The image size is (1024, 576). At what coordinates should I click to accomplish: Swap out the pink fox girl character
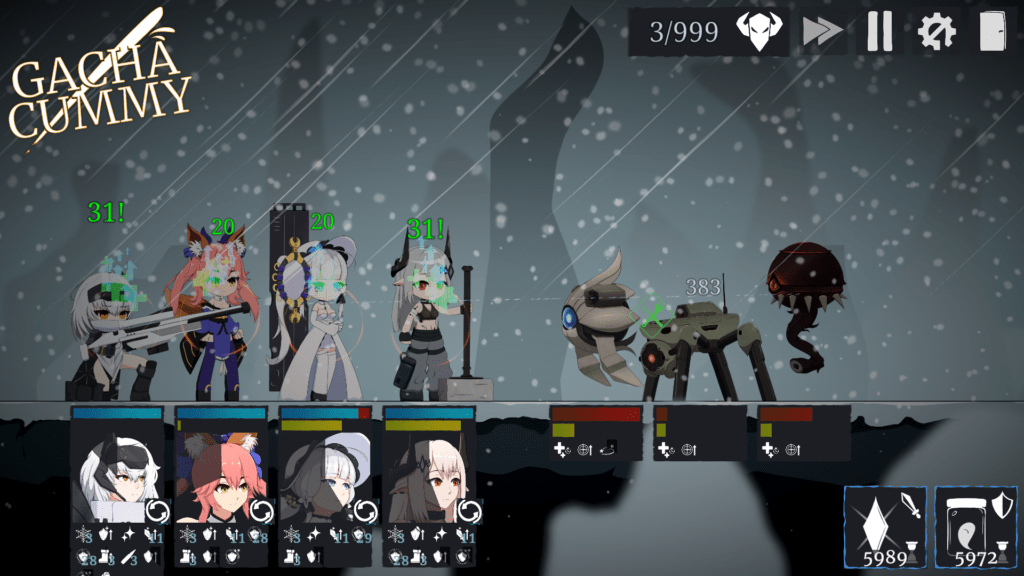(x=261, y=512)
